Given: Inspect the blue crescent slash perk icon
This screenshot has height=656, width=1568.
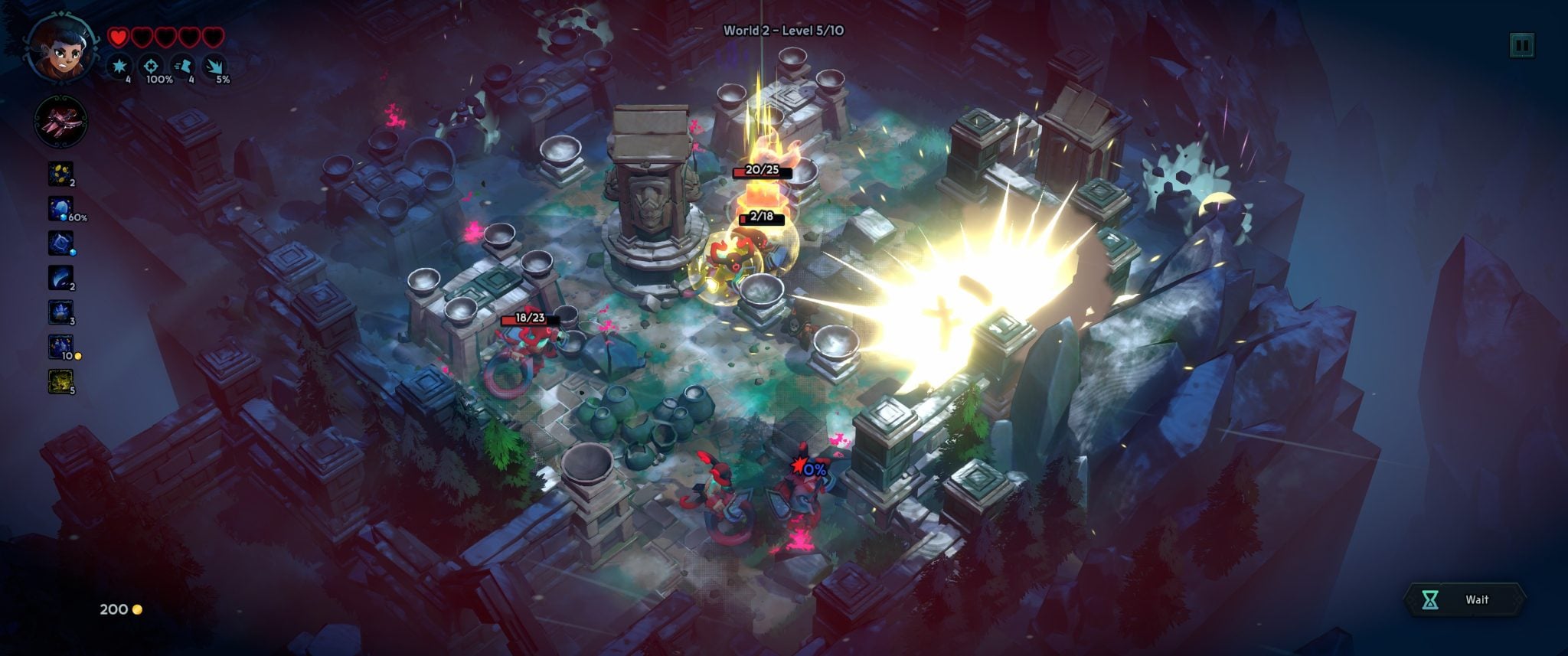Looking at the screenshot, I should (x=60, y=278).
